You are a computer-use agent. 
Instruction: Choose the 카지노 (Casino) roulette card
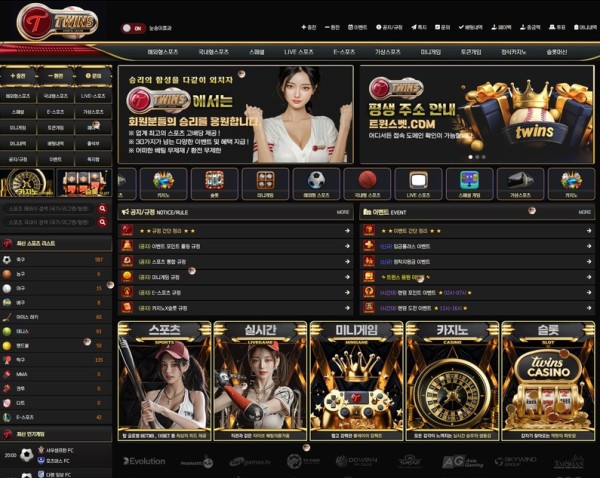pyautogui.click(x=451, y=380)
